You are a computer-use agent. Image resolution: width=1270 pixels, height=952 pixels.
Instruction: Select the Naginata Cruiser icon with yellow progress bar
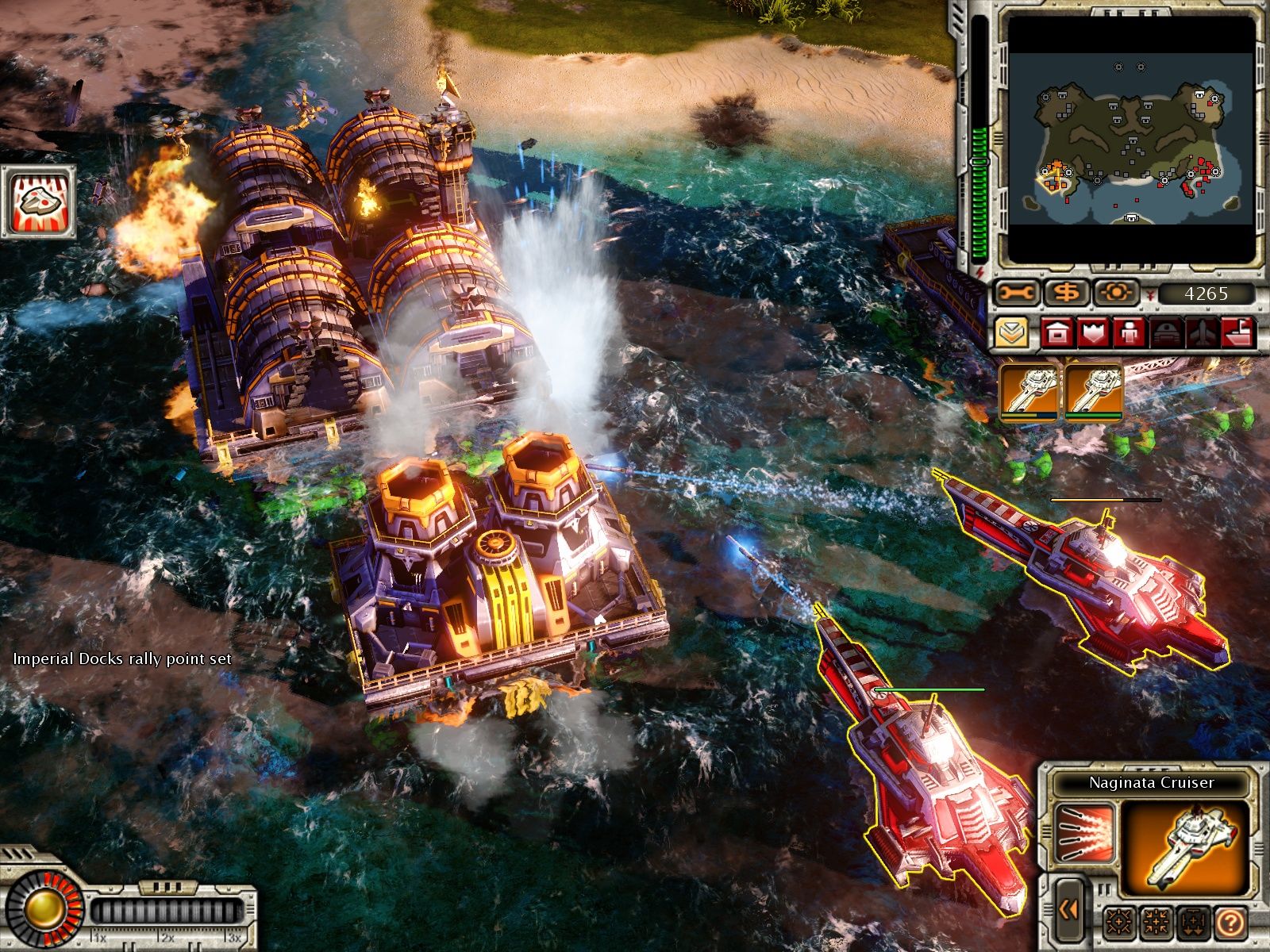point(1029,389)
